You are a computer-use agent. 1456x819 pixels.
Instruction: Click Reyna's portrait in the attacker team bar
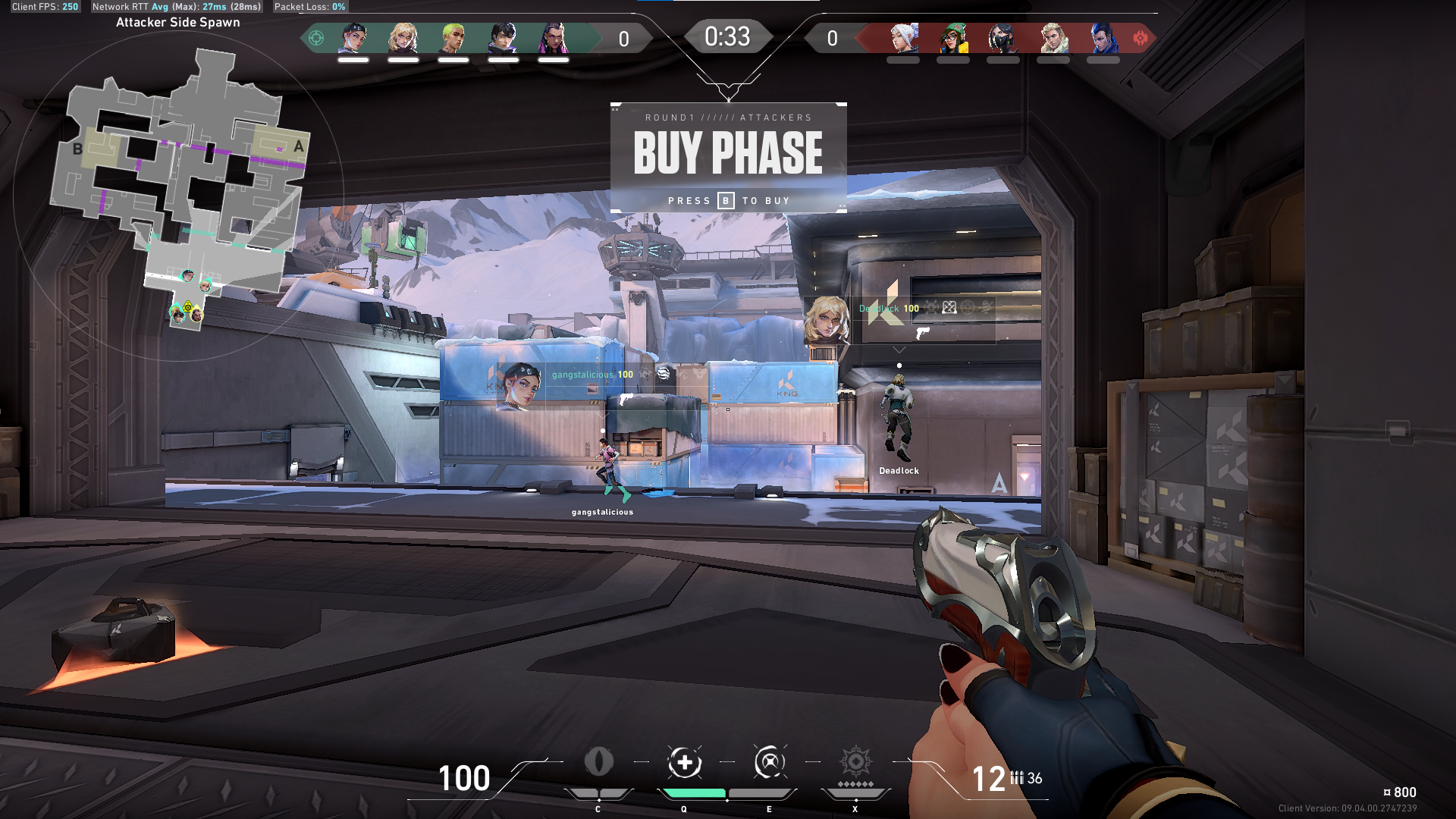pos(554,38)
